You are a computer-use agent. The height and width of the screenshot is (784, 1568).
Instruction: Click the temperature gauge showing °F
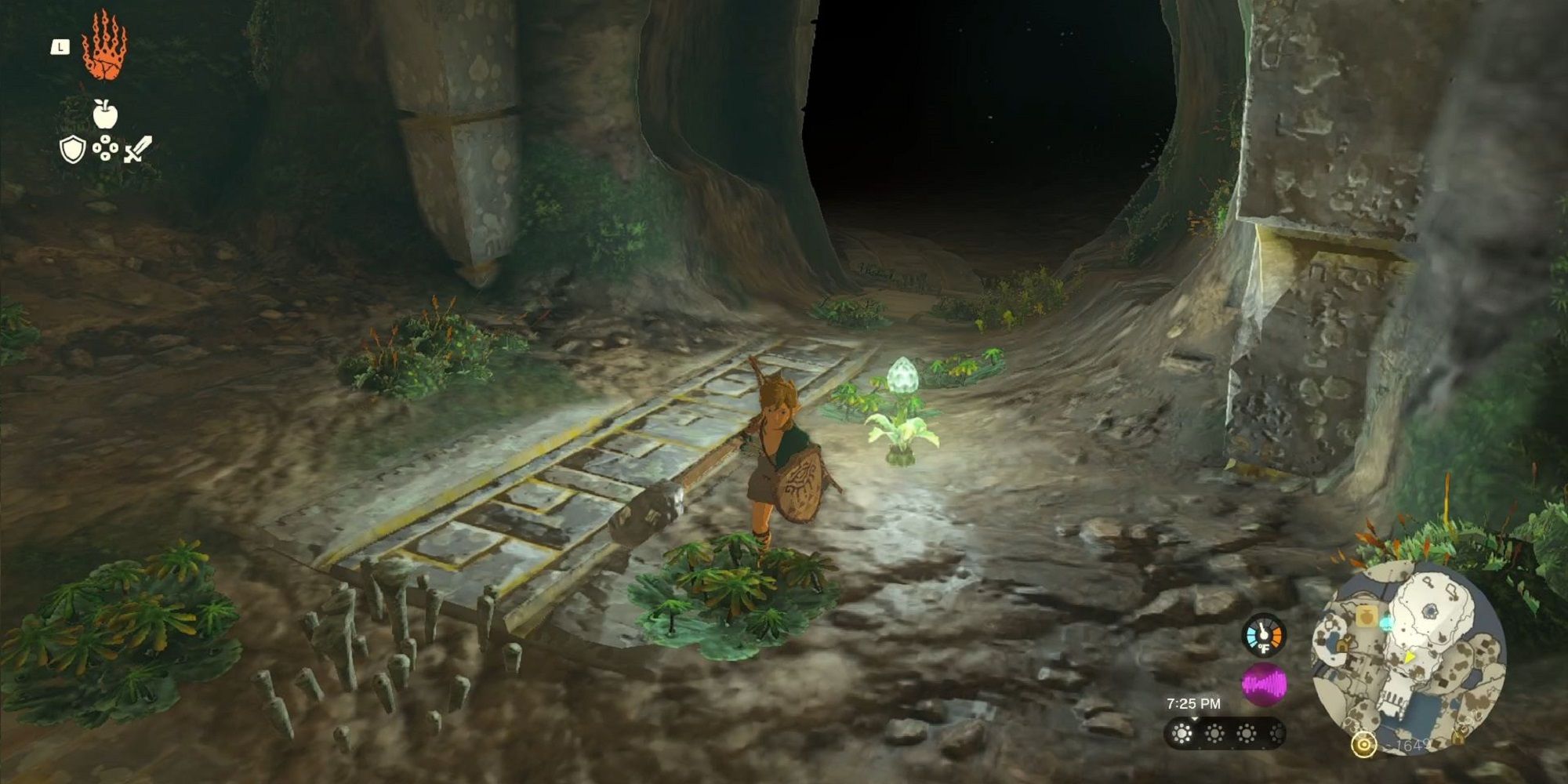coord(1263,637)
